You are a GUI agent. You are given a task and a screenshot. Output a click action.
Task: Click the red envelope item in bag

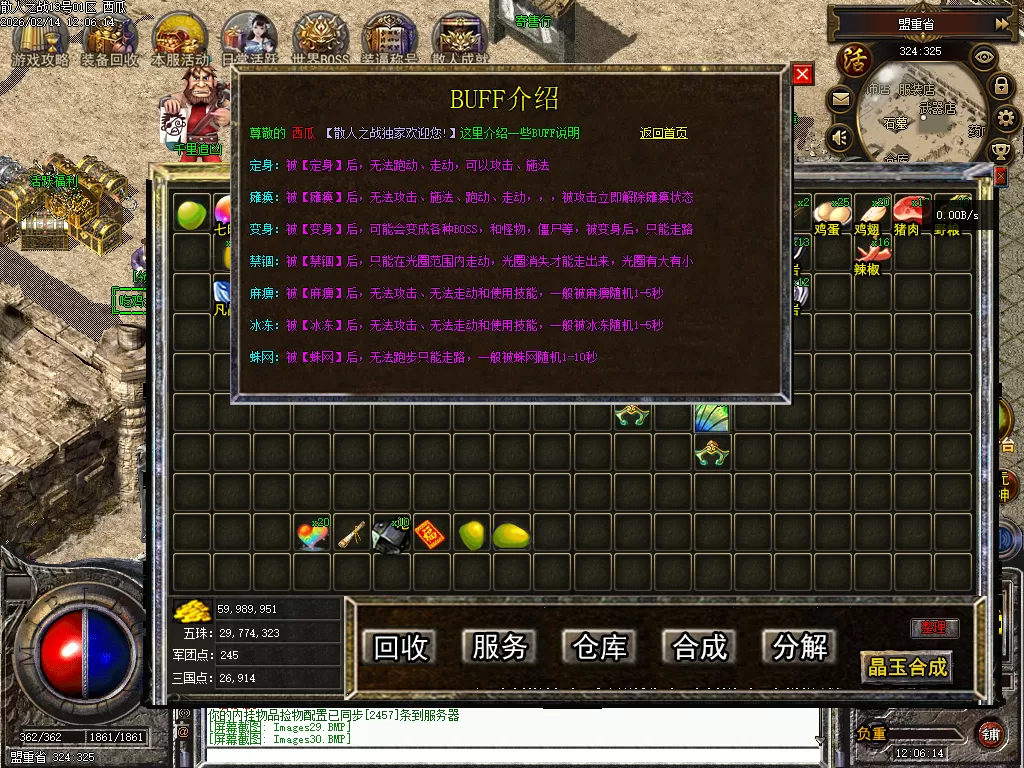tap(427, 535)
